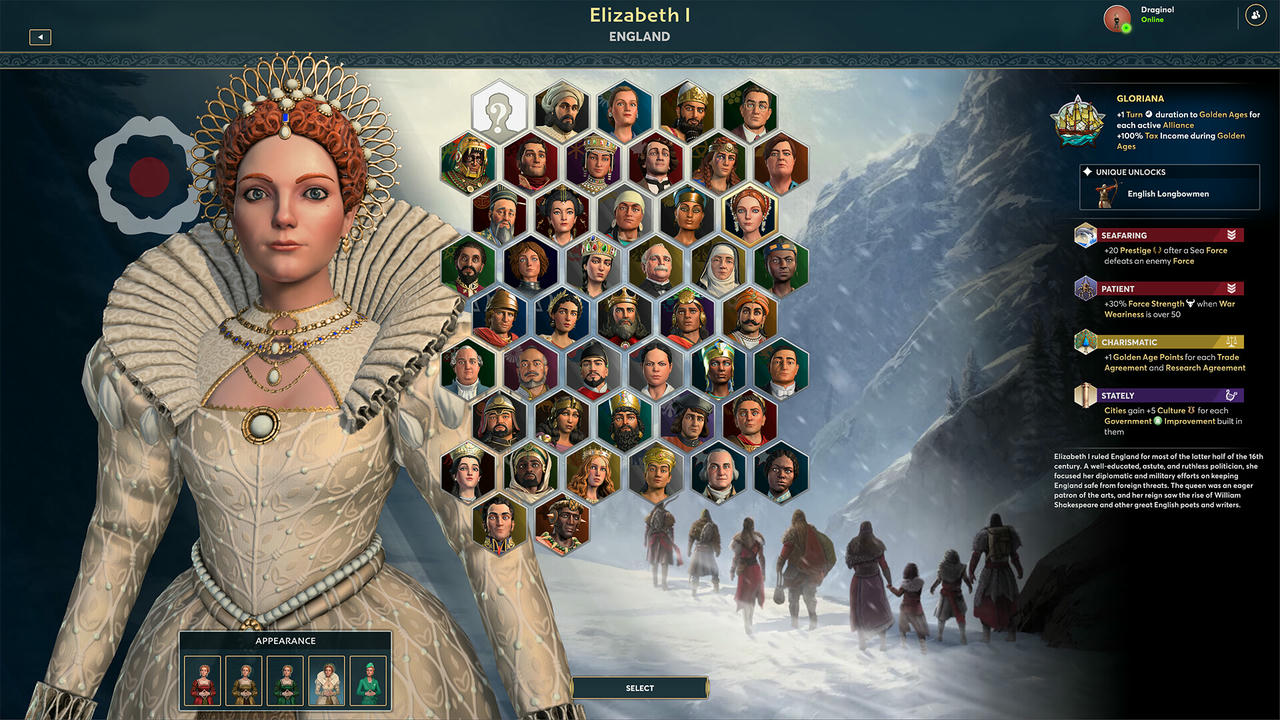Select the random leader question-mark hexagon
The height and width of the screenshot is (720, 1280).
coord(497,113)
